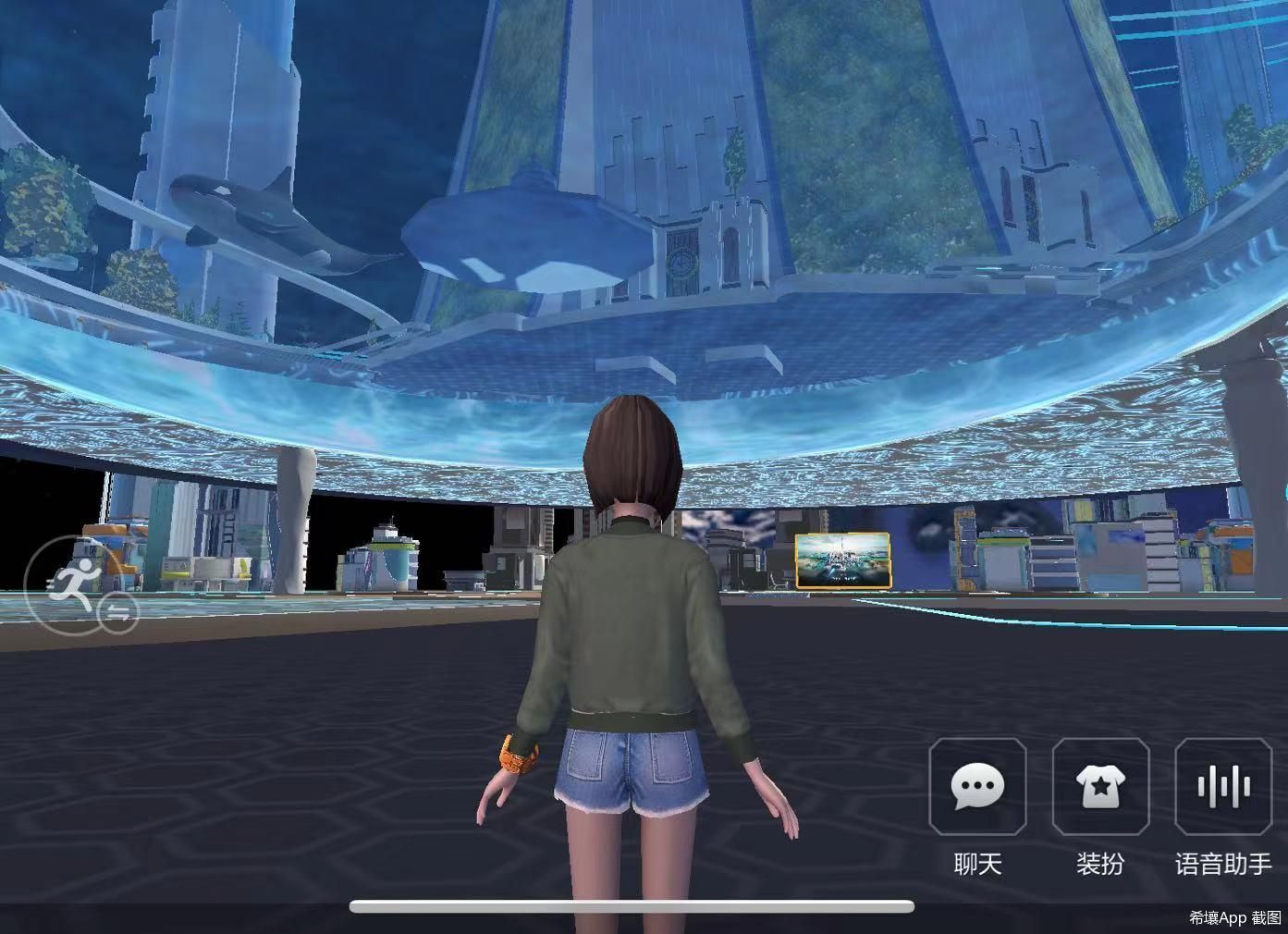Toggle the running figure movement mode
The width and height of the screenshot is (1288, 934).
[80, 584]
